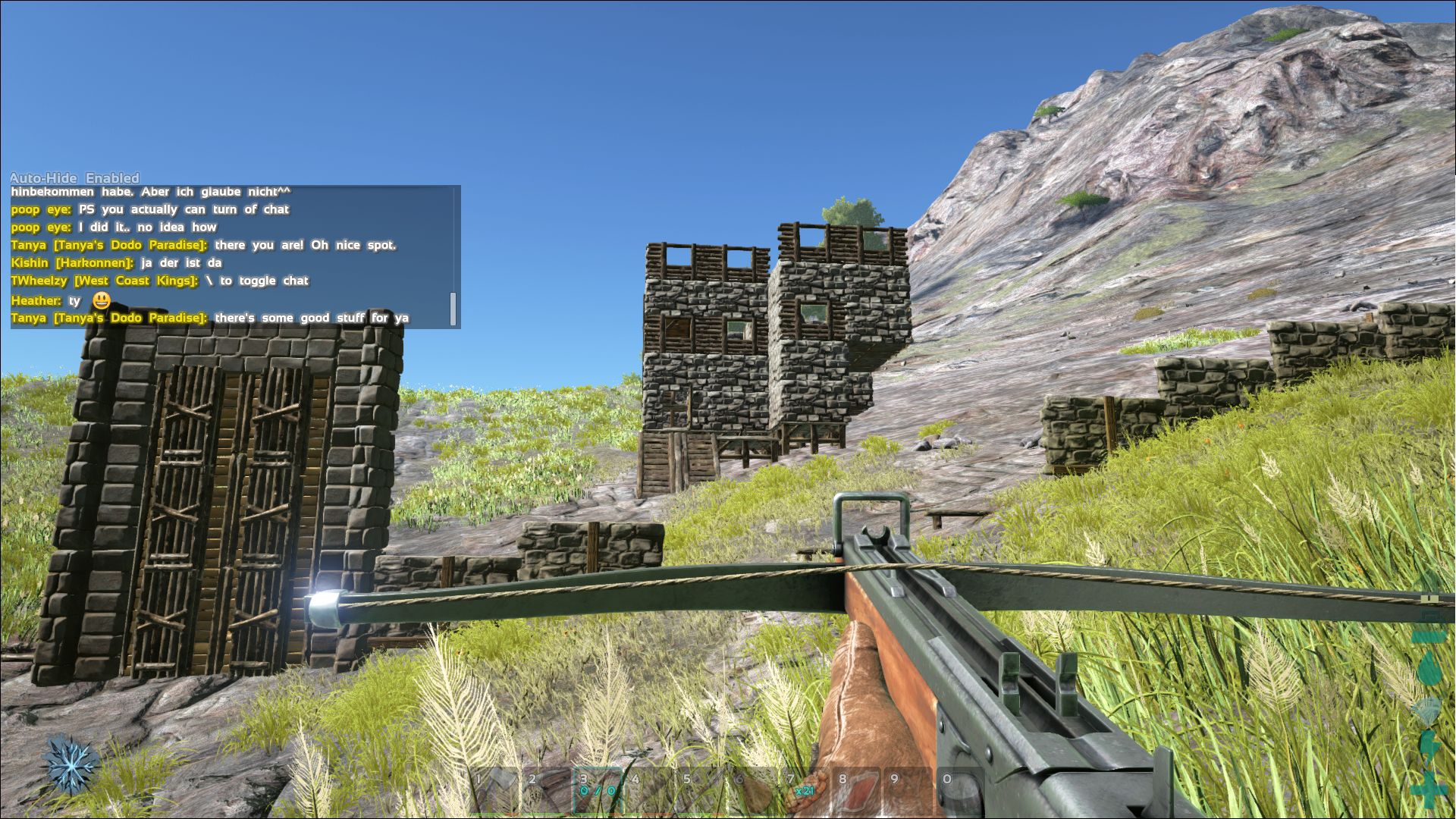The width and height of the screenshot is (1456, 819).
Task: Select the stone tool in hotbar slot 1
Action: click(494, 792)
